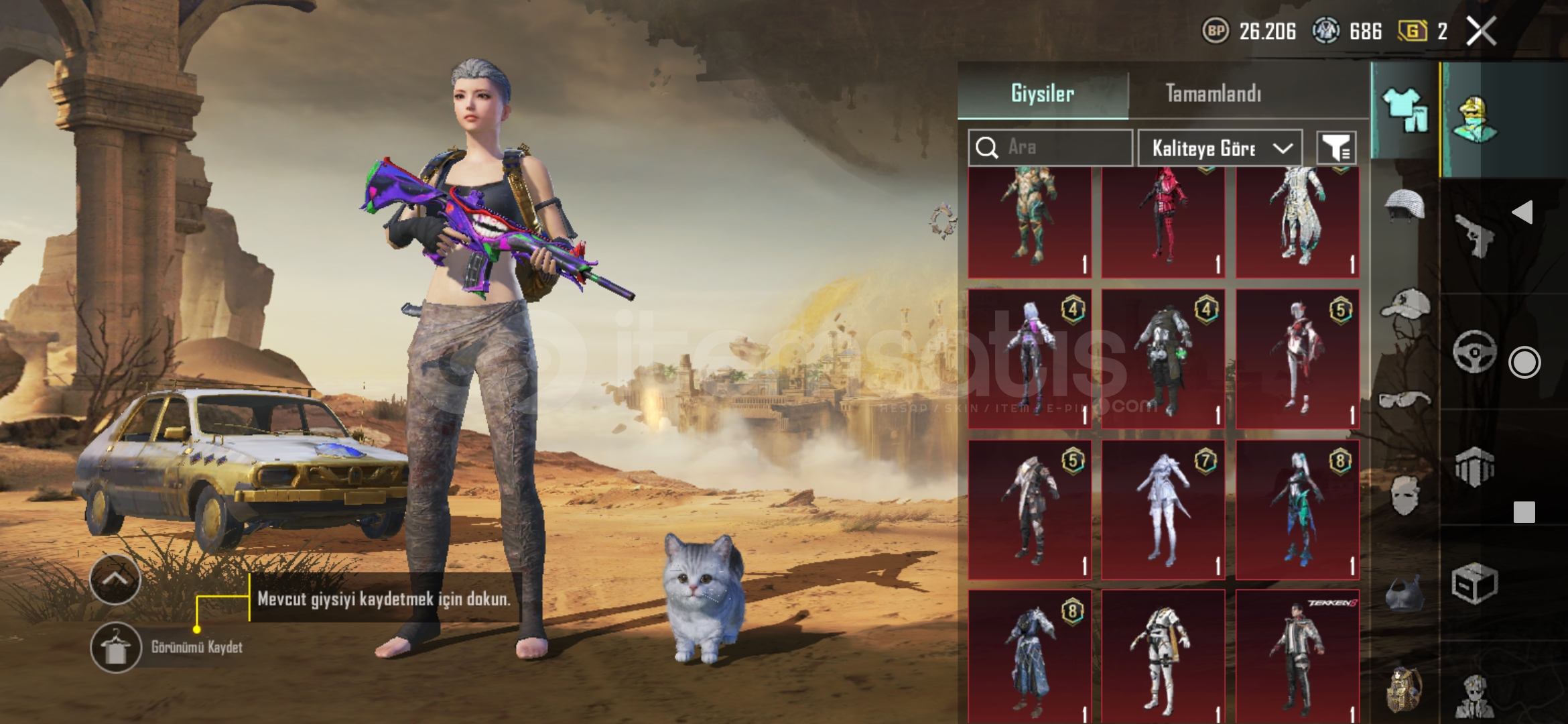Switch to the pistol weapons section
The width and height of the screenshot is (1568, 724).
(x=1474, y=235)
